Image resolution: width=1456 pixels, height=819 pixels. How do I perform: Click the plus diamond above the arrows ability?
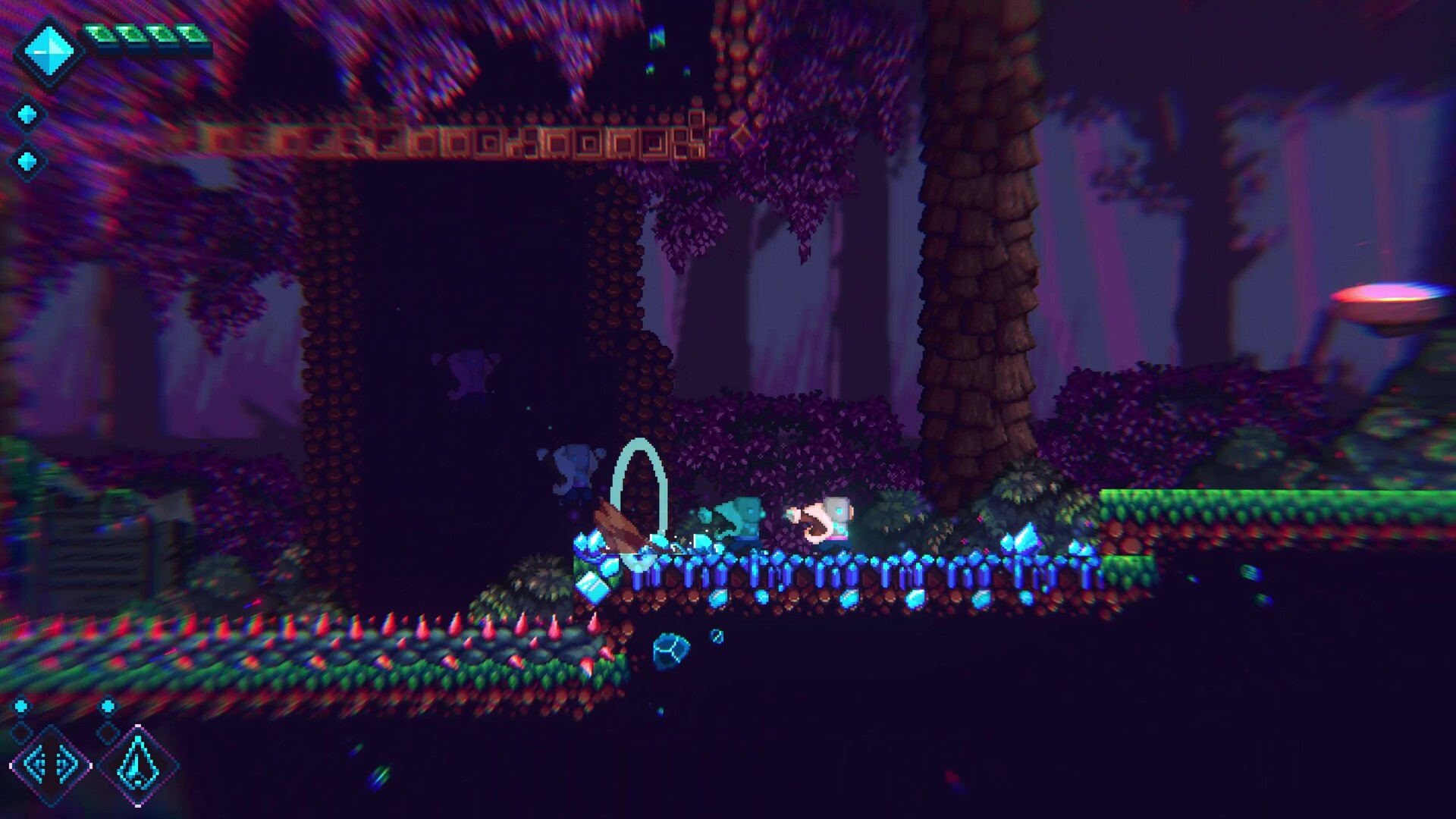[x=22, y=707]
